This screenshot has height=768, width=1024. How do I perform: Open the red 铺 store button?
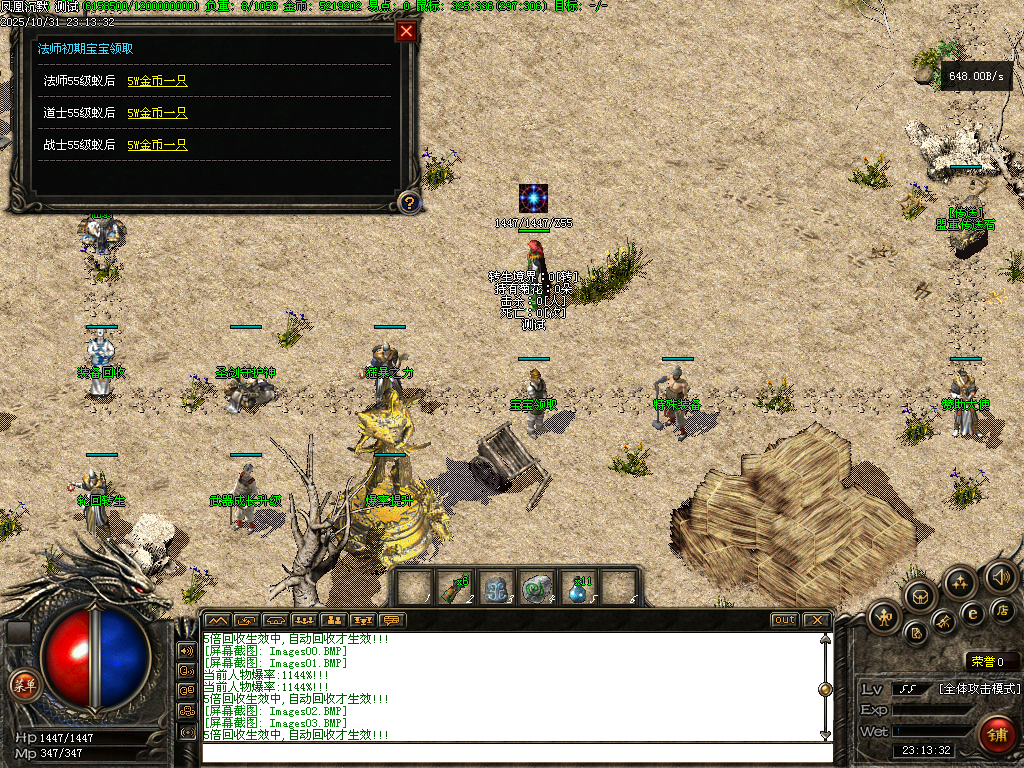coord(997,734)
